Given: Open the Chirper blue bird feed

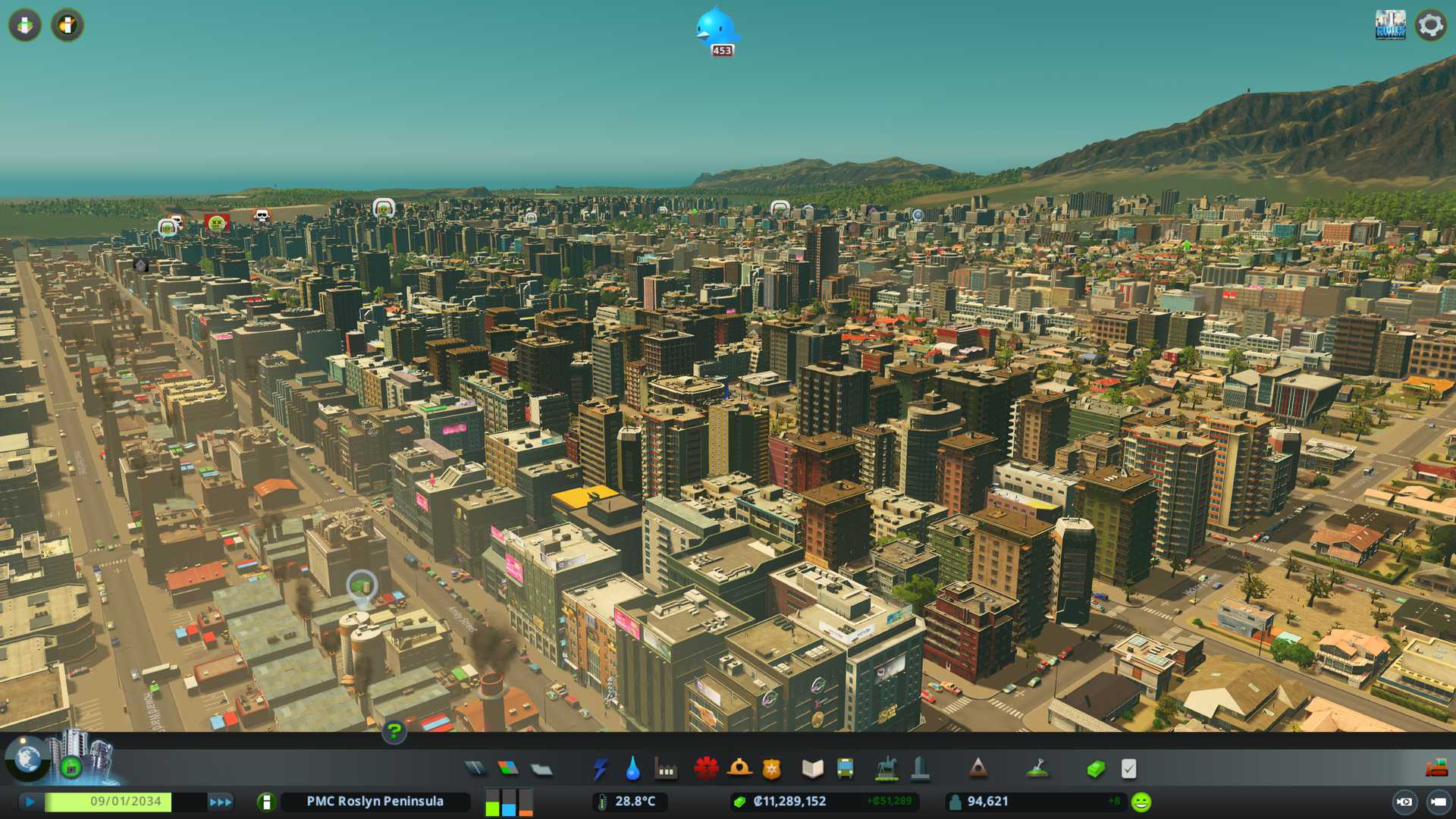Looking at the screenshot, I should pyautogui.click(x=717, y=30).
